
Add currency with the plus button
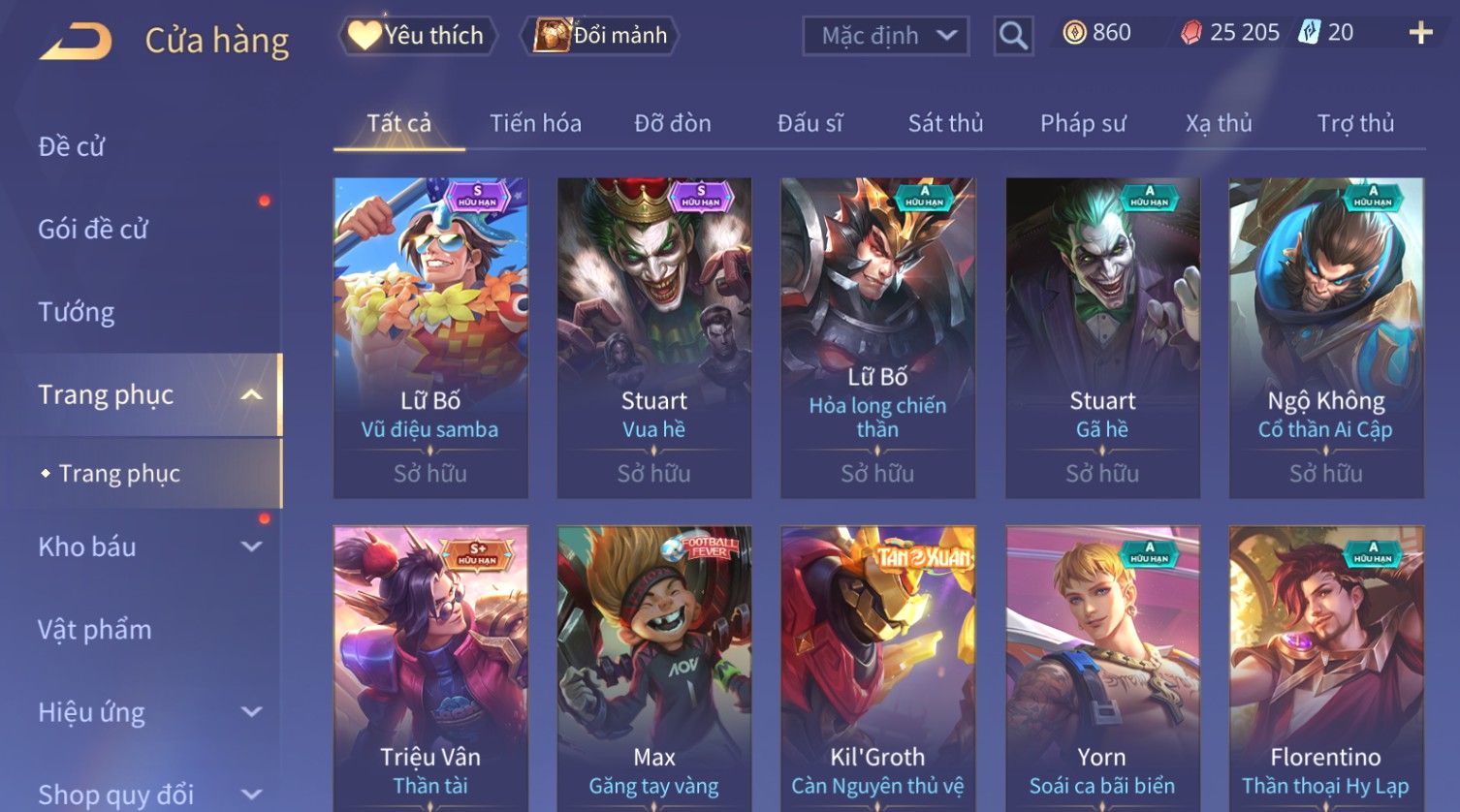(1420, 33)
